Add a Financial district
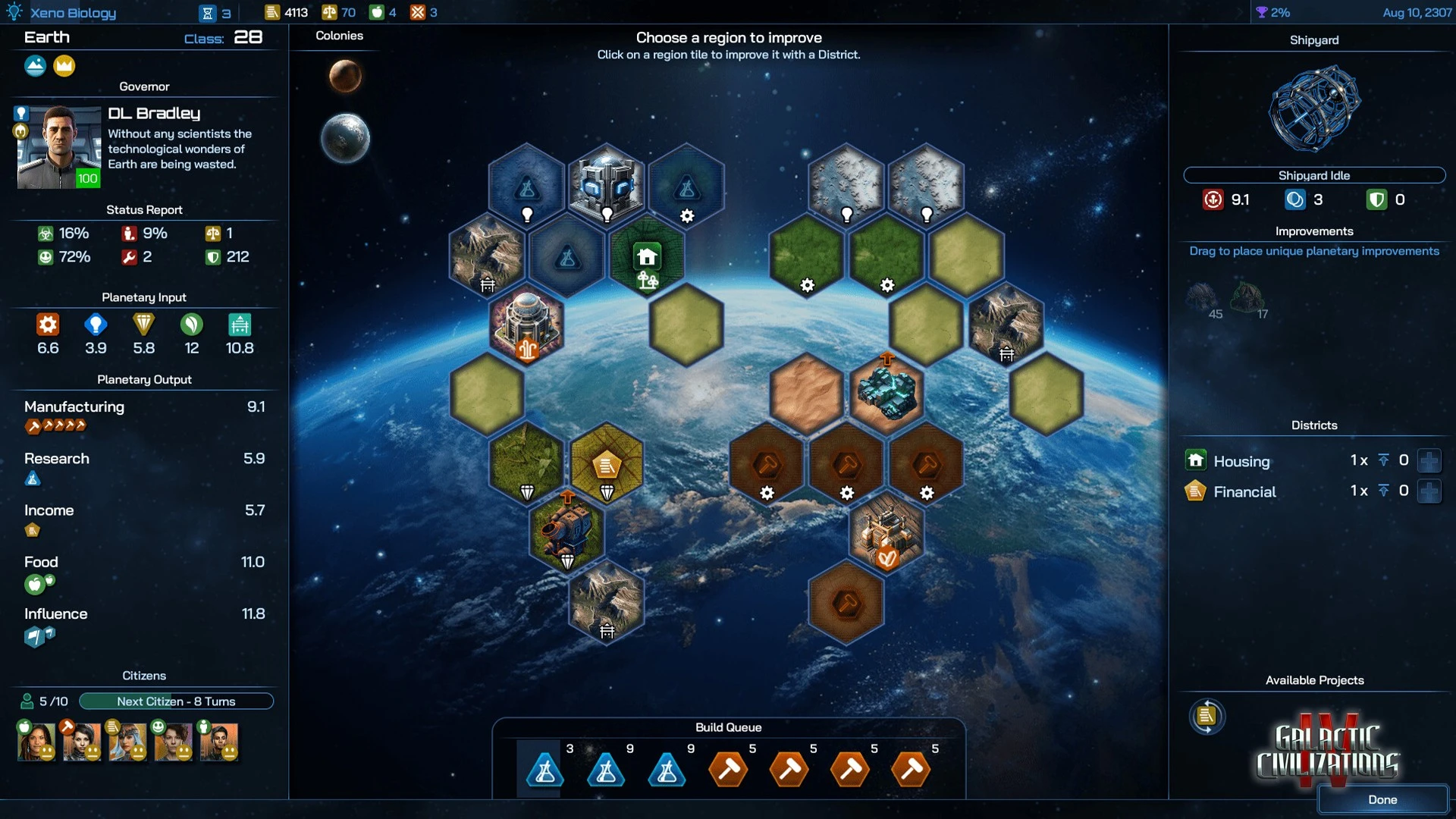The width and height of the screenshot is (1456, 819). 1429,491
